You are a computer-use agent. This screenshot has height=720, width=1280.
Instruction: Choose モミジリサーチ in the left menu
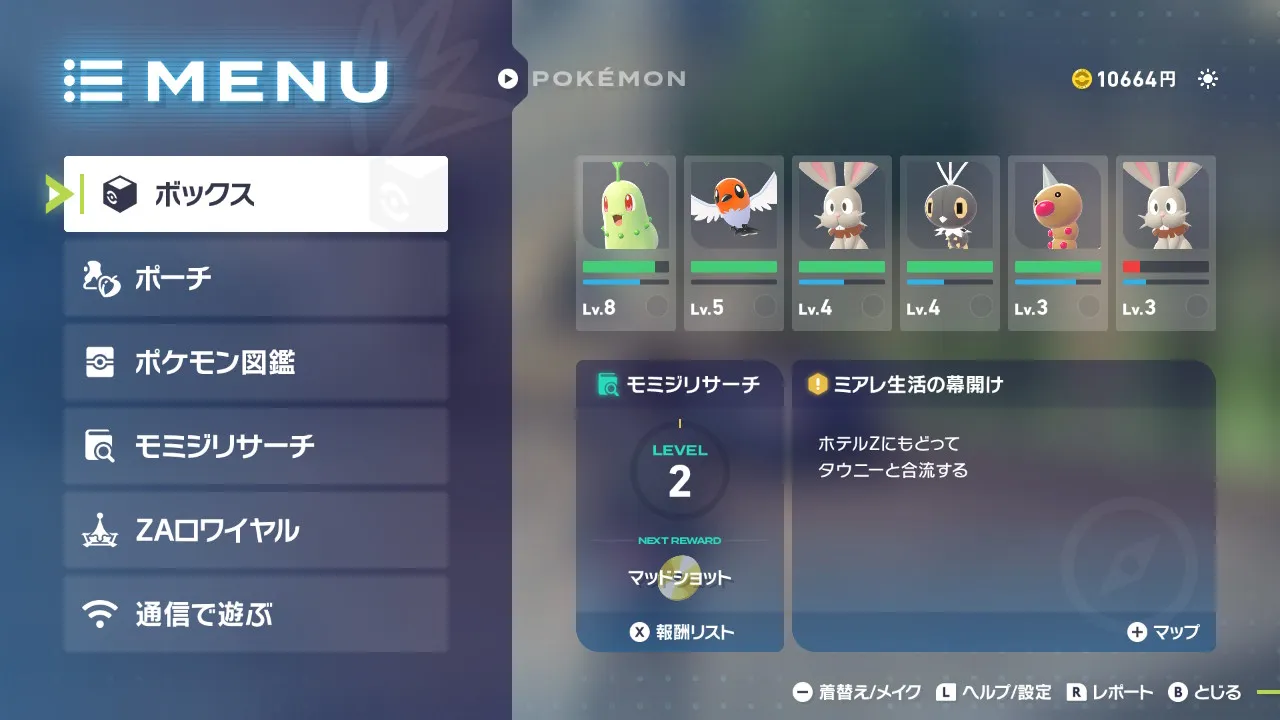(255, 446)
